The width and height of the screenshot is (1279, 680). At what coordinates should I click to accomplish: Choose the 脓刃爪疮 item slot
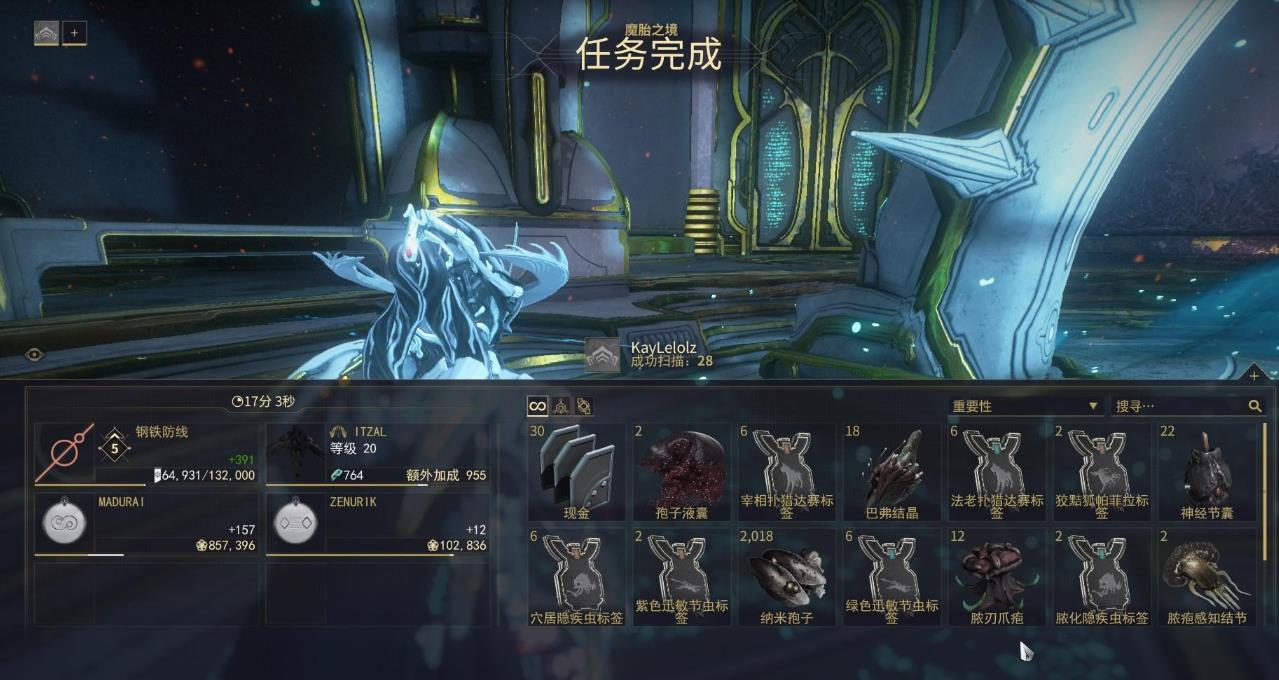pyautogui.click(x=997, y=577)
